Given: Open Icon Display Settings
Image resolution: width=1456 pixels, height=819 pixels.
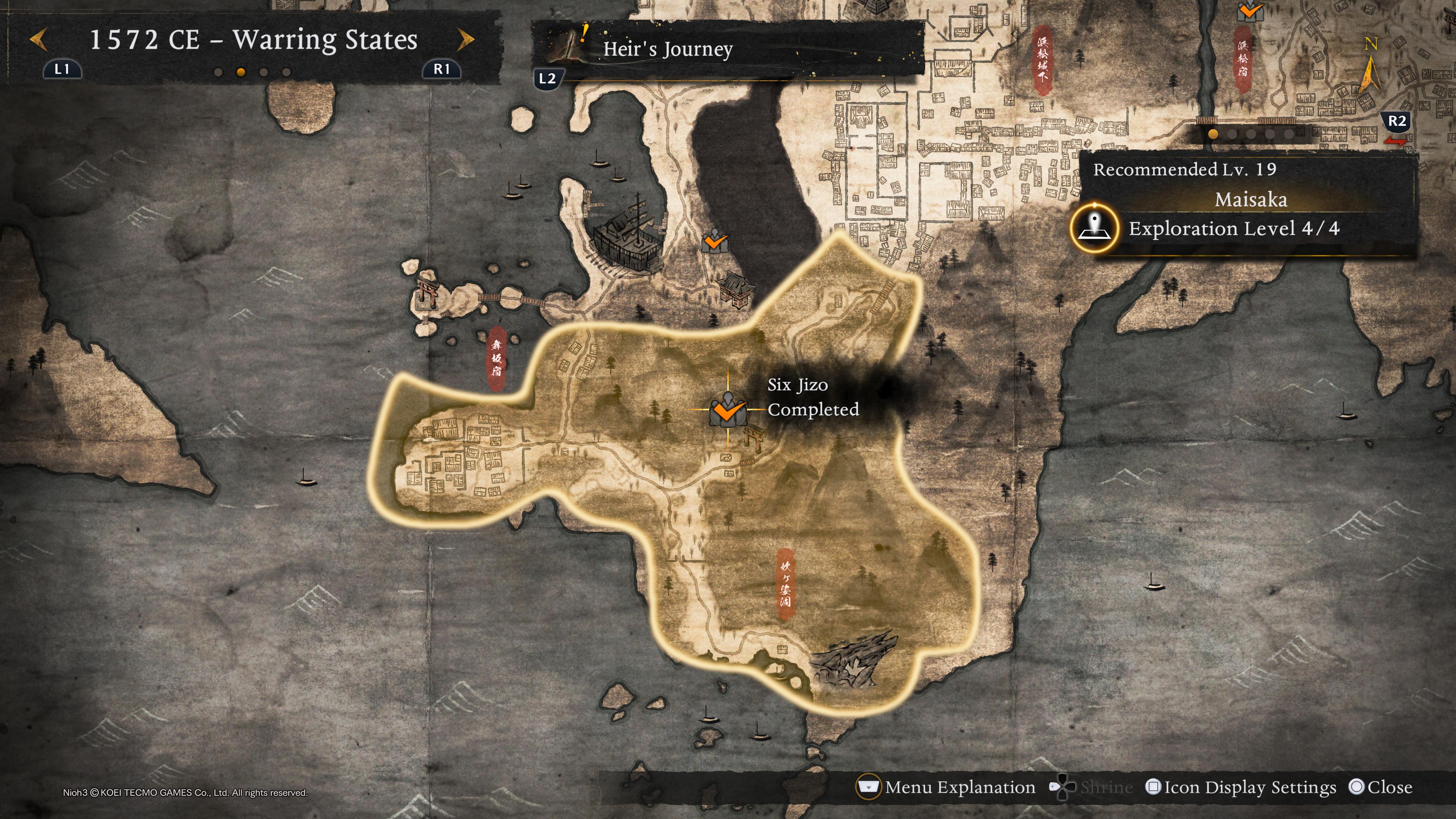Looking at the screenshot, I should pos(1241,787).
